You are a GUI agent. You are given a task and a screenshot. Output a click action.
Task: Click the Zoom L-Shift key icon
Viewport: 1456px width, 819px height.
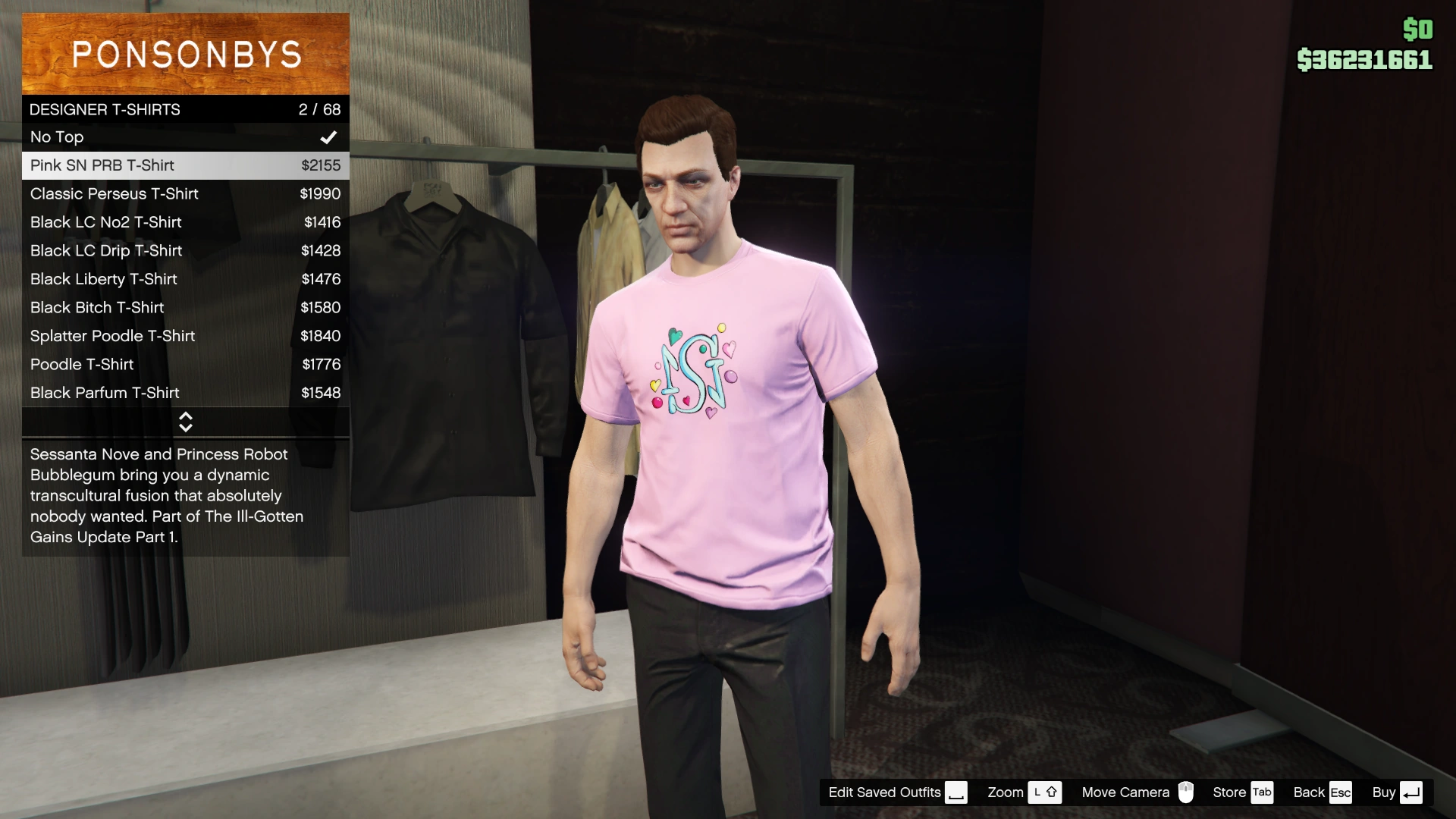tap(1046, 792)
